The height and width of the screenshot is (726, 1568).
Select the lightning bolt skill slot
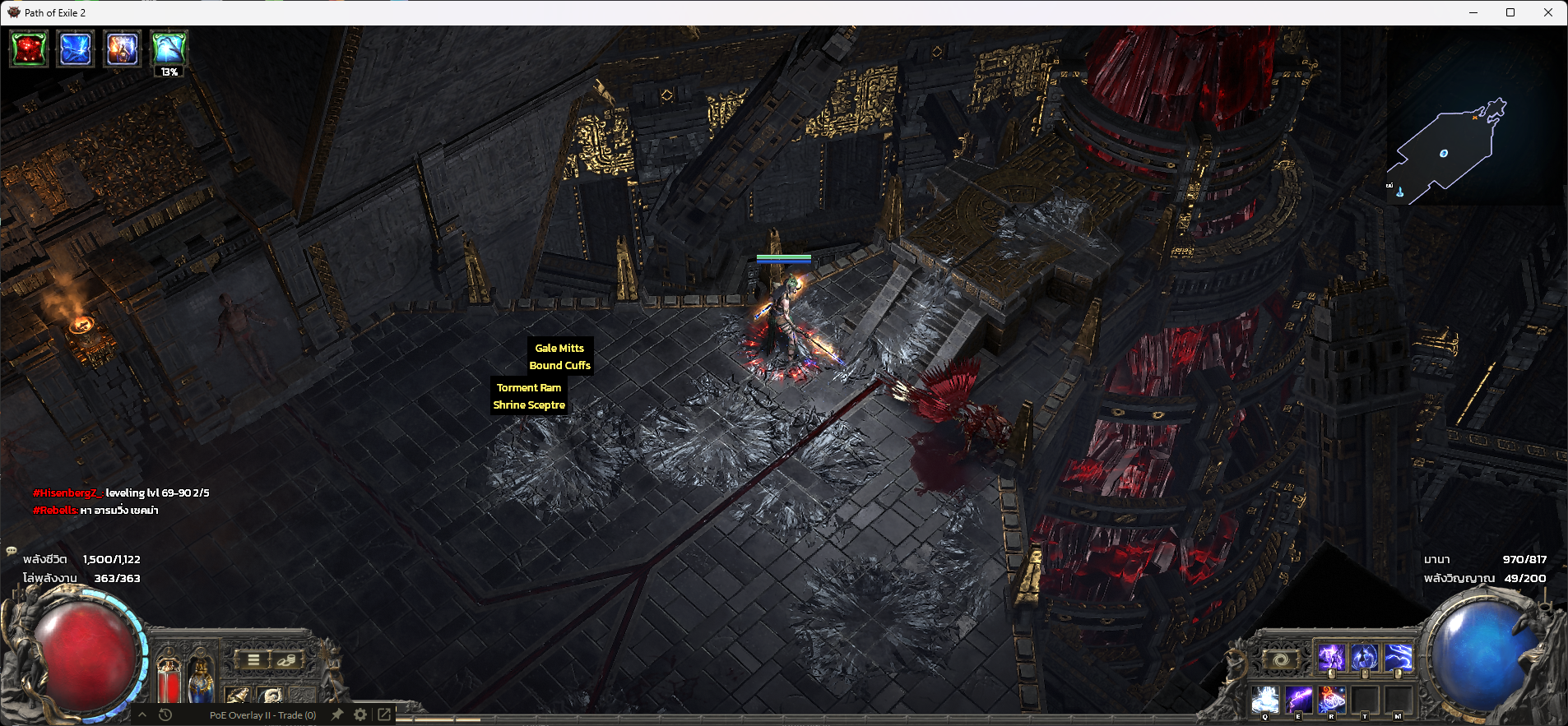[1398, 658]
